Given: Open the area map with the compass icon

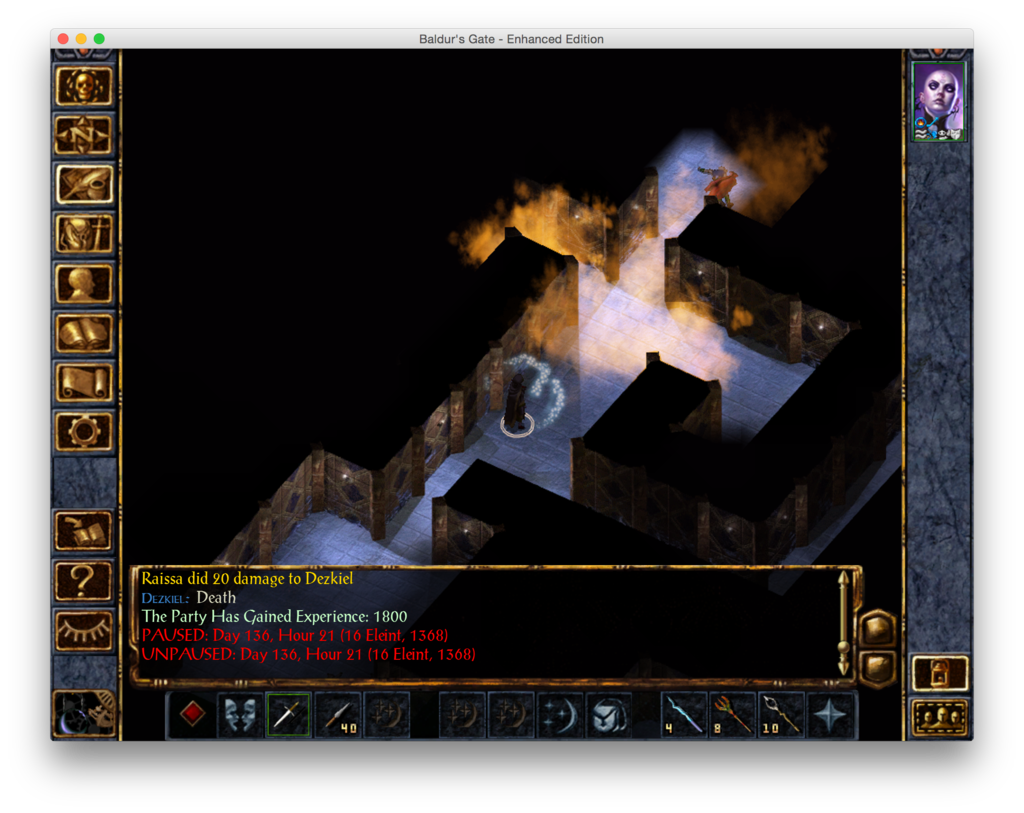Looking at the screenshot, I should point(84,135).
